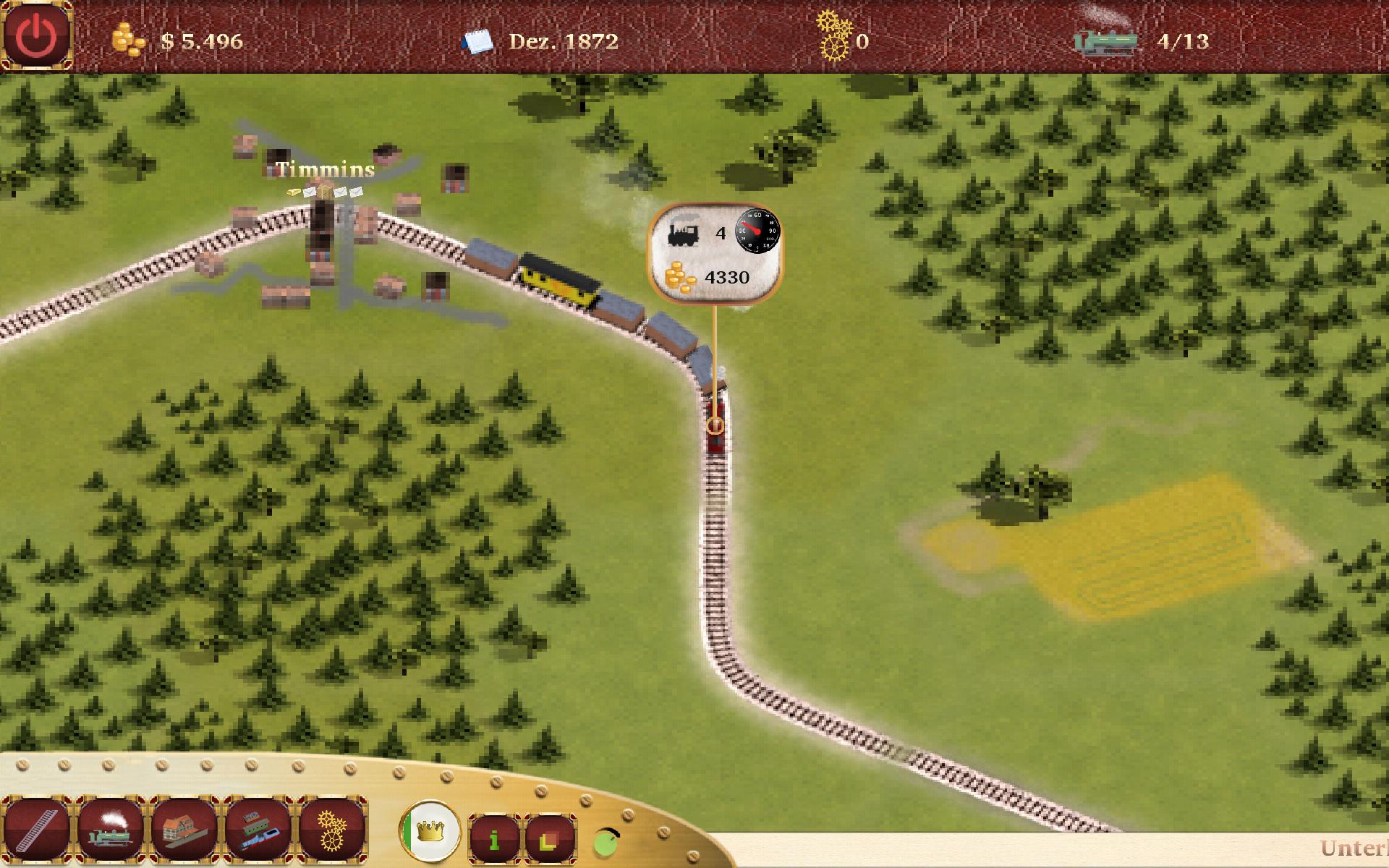Image resolution: width=1389 pixels, height=868 pixels.
Task: Open the track building tool
Action: click(37, 830)
